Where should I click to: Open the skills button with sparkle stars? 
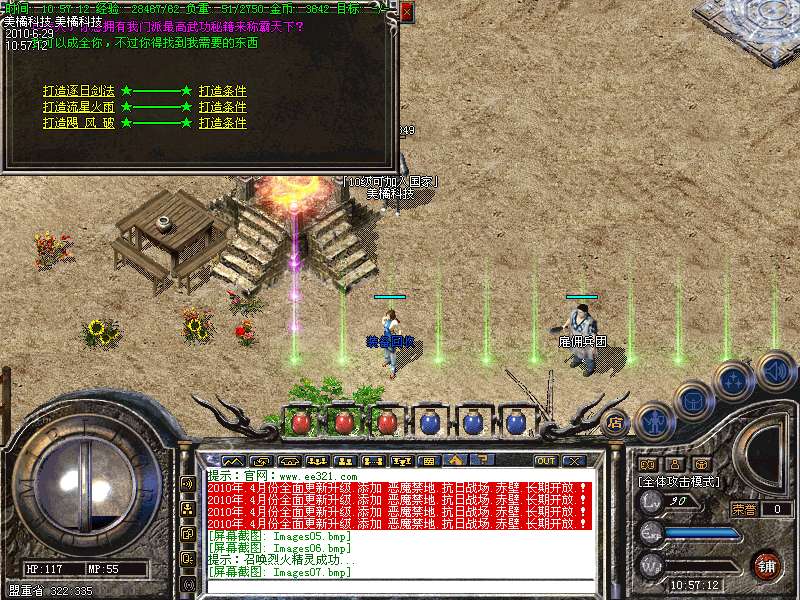click(733, 381)
